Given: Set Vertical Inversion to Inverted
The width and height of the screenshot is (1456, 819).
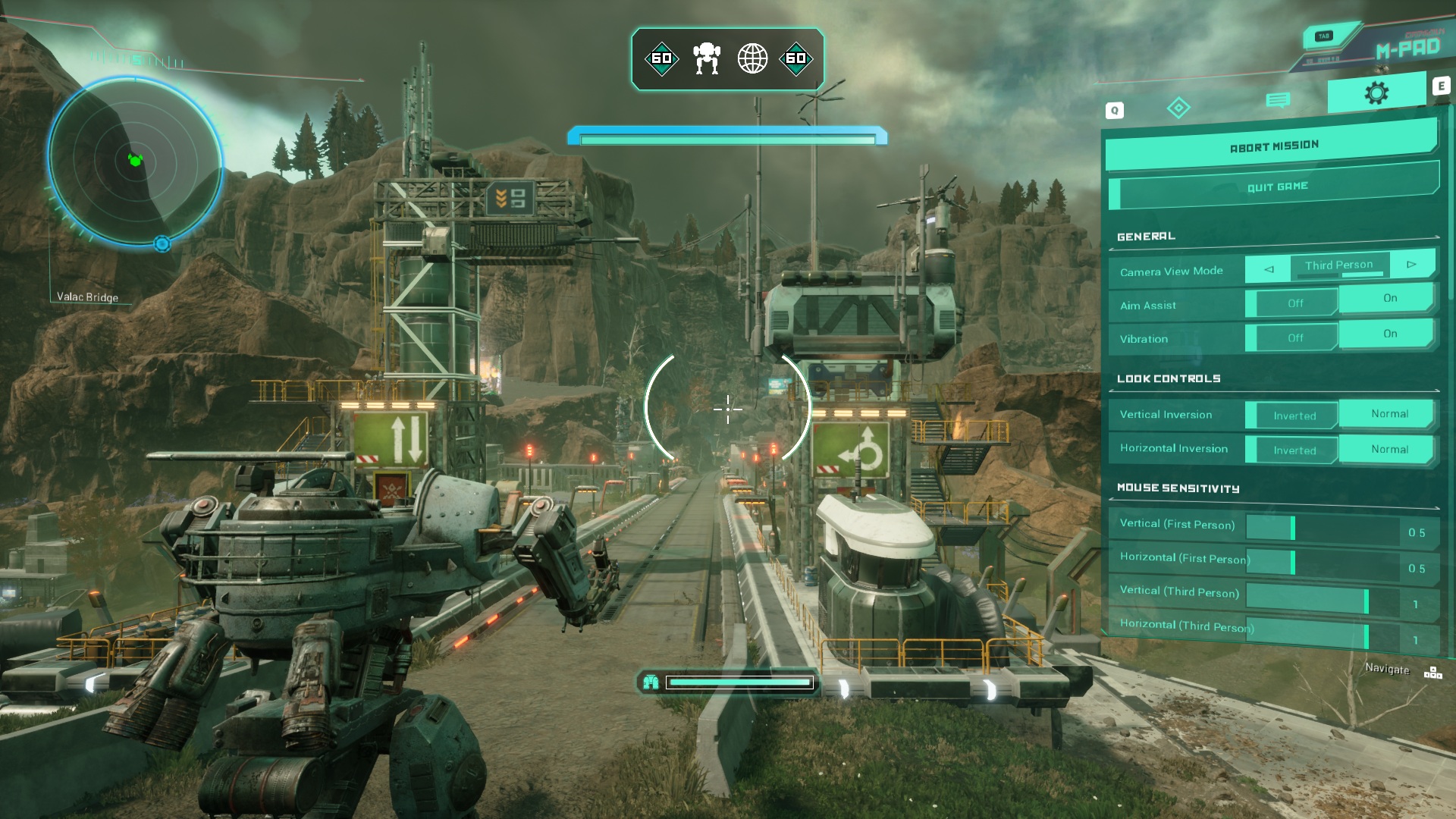Looking at the screenshot, I should pyautogui.click(x=1294, y=416).
